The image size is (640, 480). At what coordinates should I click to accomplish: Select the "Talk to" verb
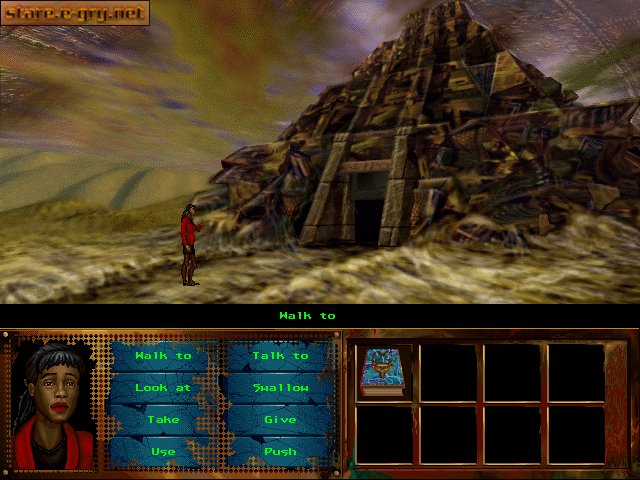pyautogui.click(x=280, y=356)
